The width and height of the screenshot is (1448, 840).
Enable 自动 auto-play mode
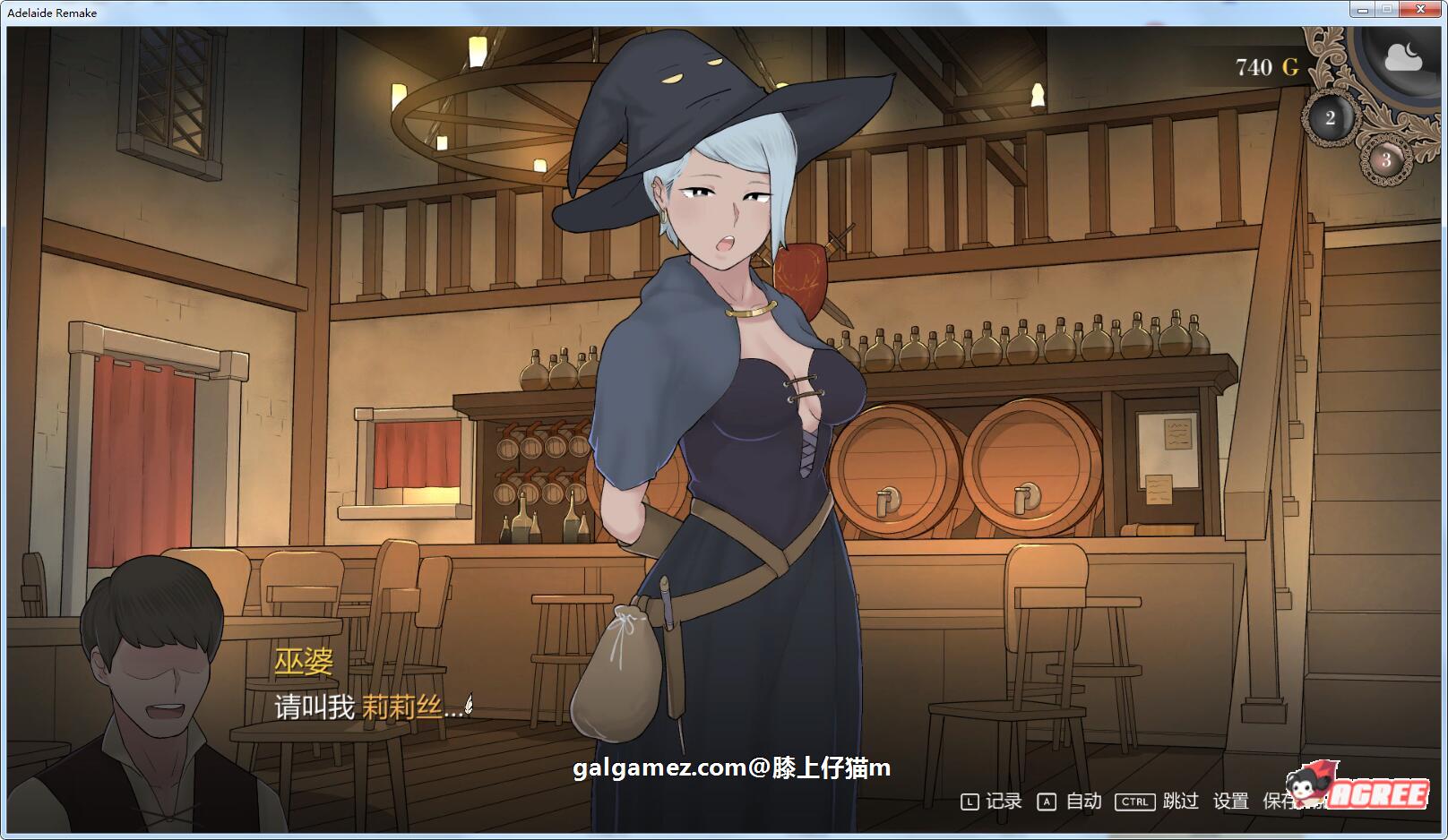tap(1083, 801)
